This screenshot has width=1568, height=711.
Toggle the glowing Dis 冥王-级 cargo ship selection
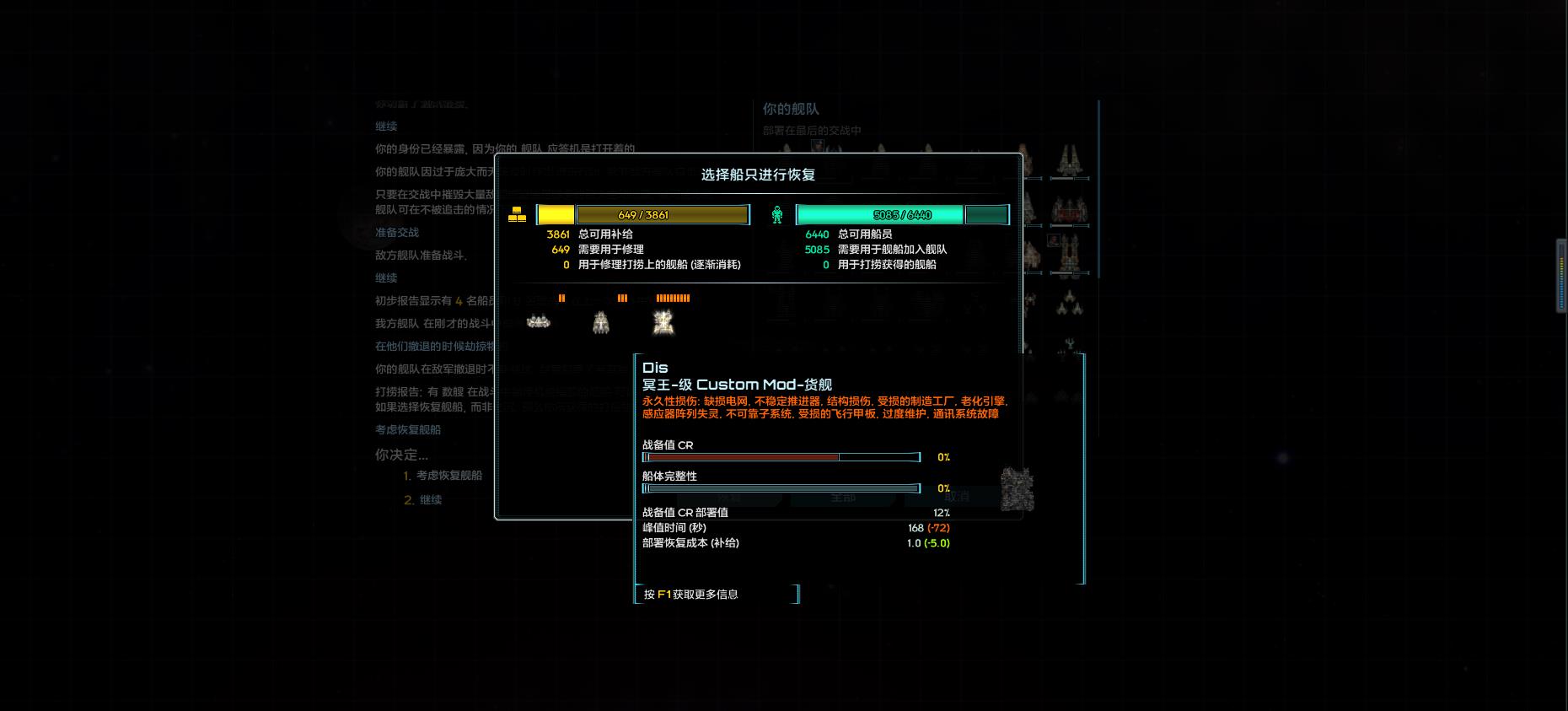coord(663,322)
